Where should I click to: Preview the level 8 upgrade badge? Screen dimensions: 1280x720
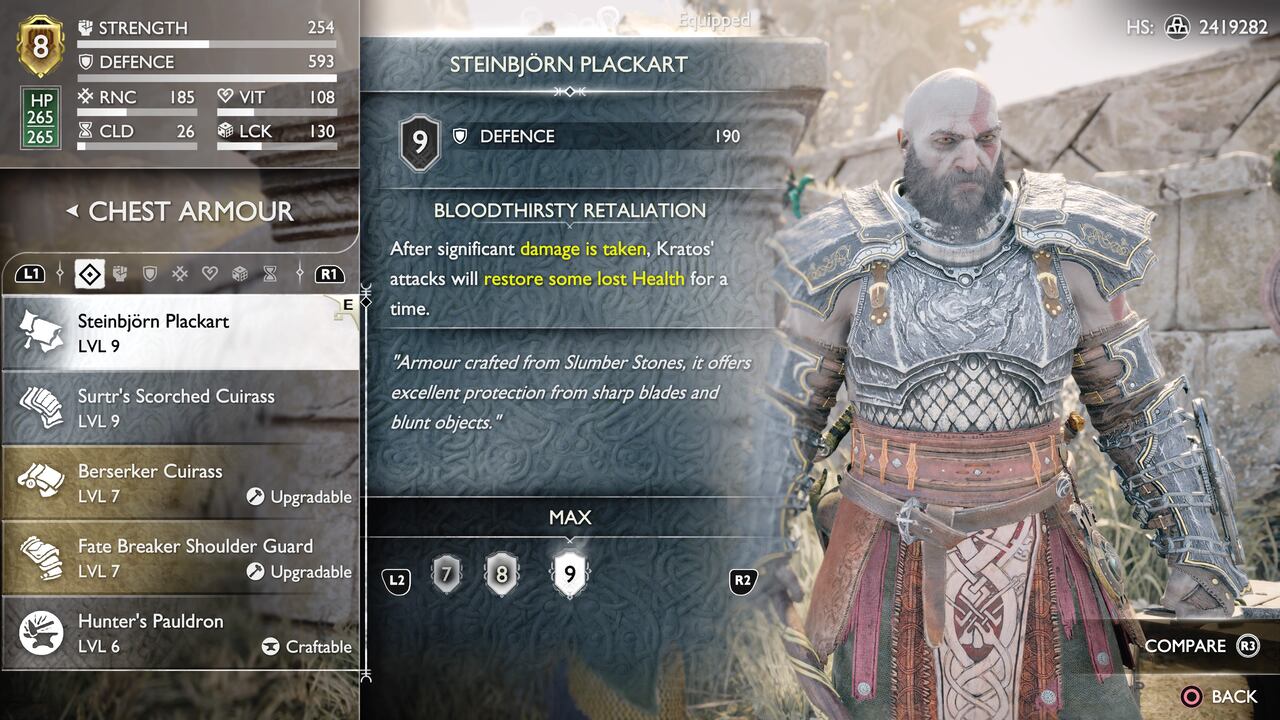point(501,575)
